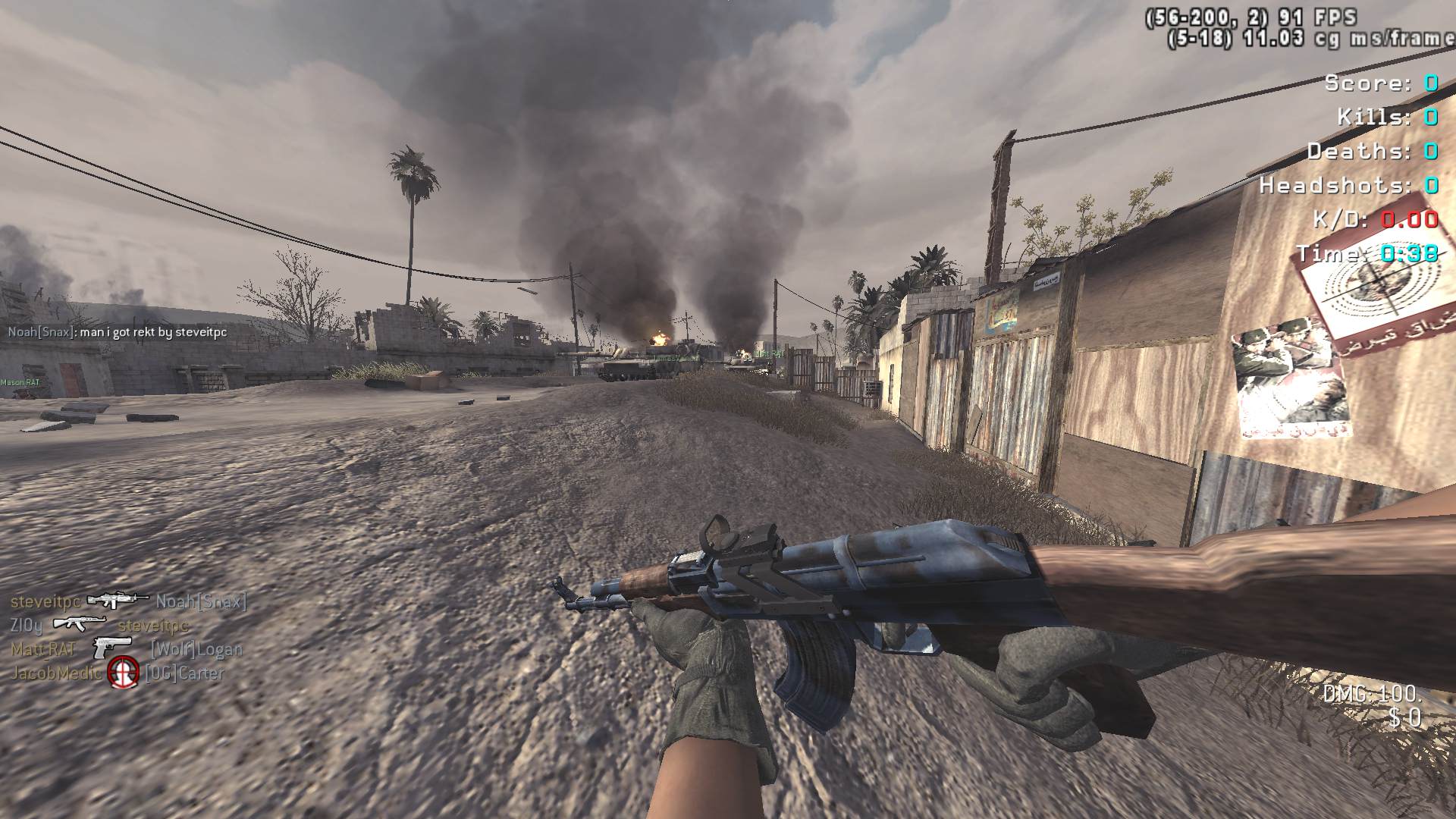This screenshot has width=1456, height=819.
Task: Click the AK-47 kill feed icon
Action: point(80,624)
